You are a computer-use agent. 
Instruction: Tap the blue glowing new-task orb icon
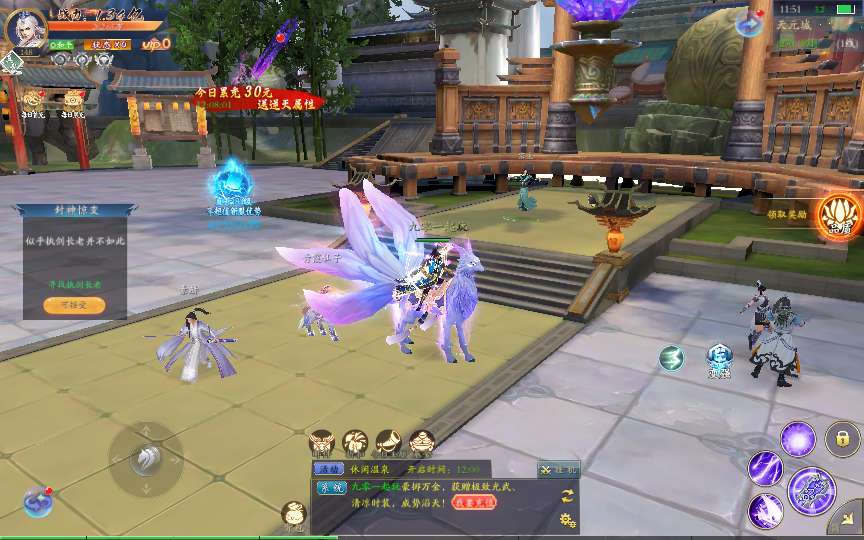[x=232, y=182]
